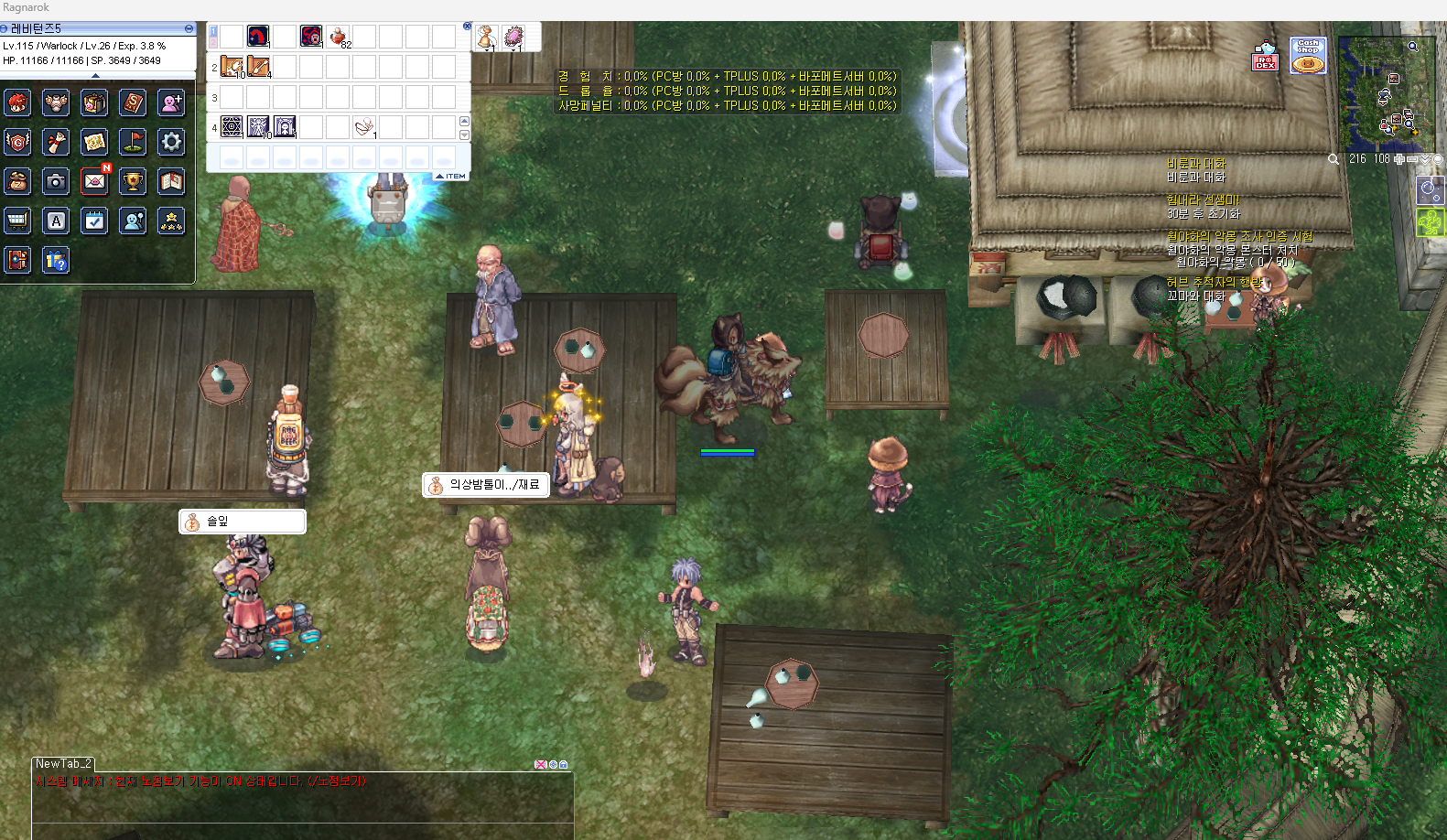This screenshot has width=1447, height=840.
Task: Zoom out the minimap with the minus button
Action: point(1412,159)
